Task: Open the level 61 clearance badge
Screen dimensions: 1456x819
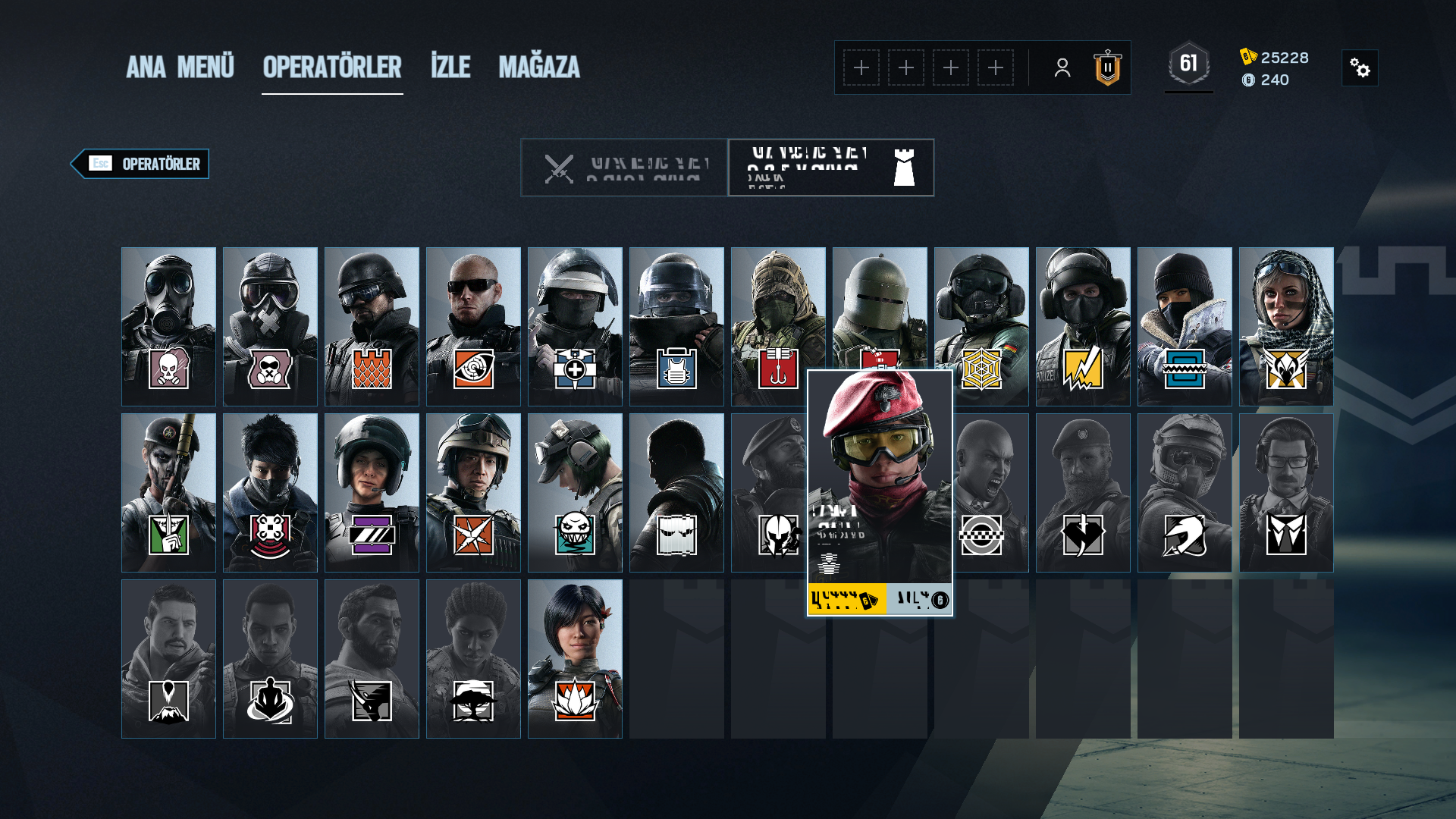Action: point(1188,64)
